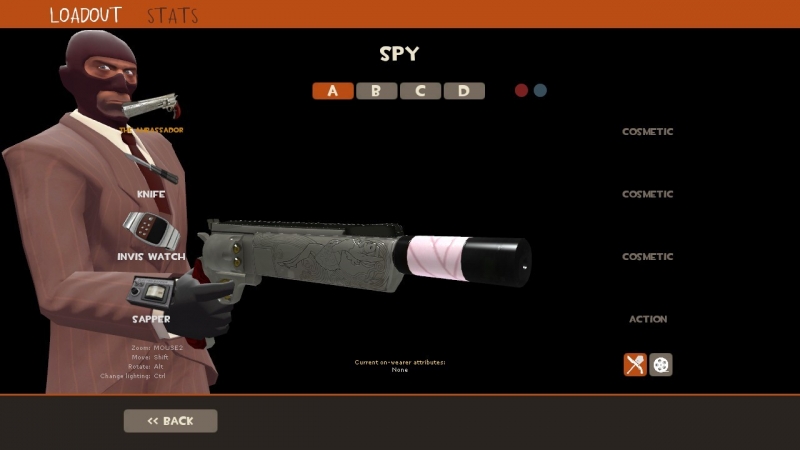Screen dimensions: 800x450
Task: Open the film reel taunts button
Action: tap(661, 364)
